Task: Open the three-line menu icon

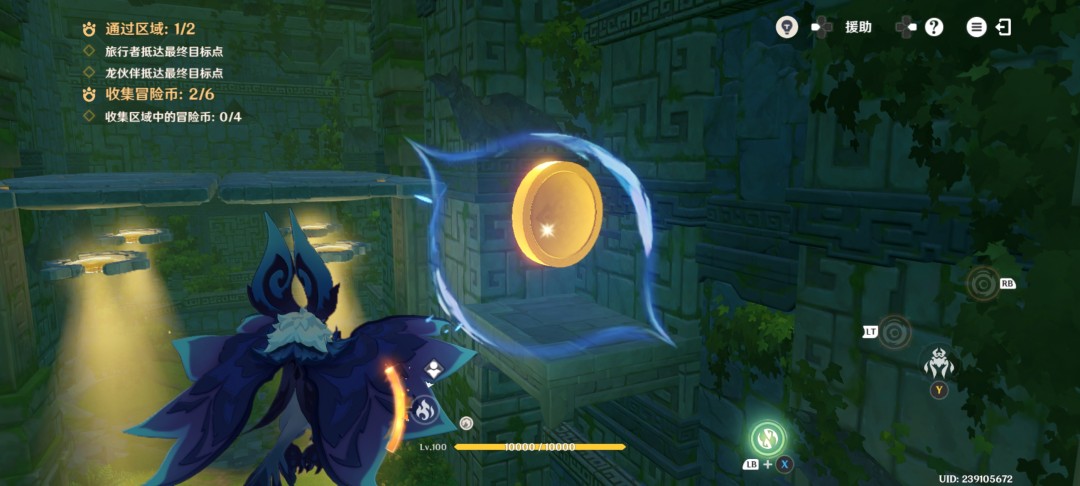Action: pyautogui.click(x=976, y=27)
